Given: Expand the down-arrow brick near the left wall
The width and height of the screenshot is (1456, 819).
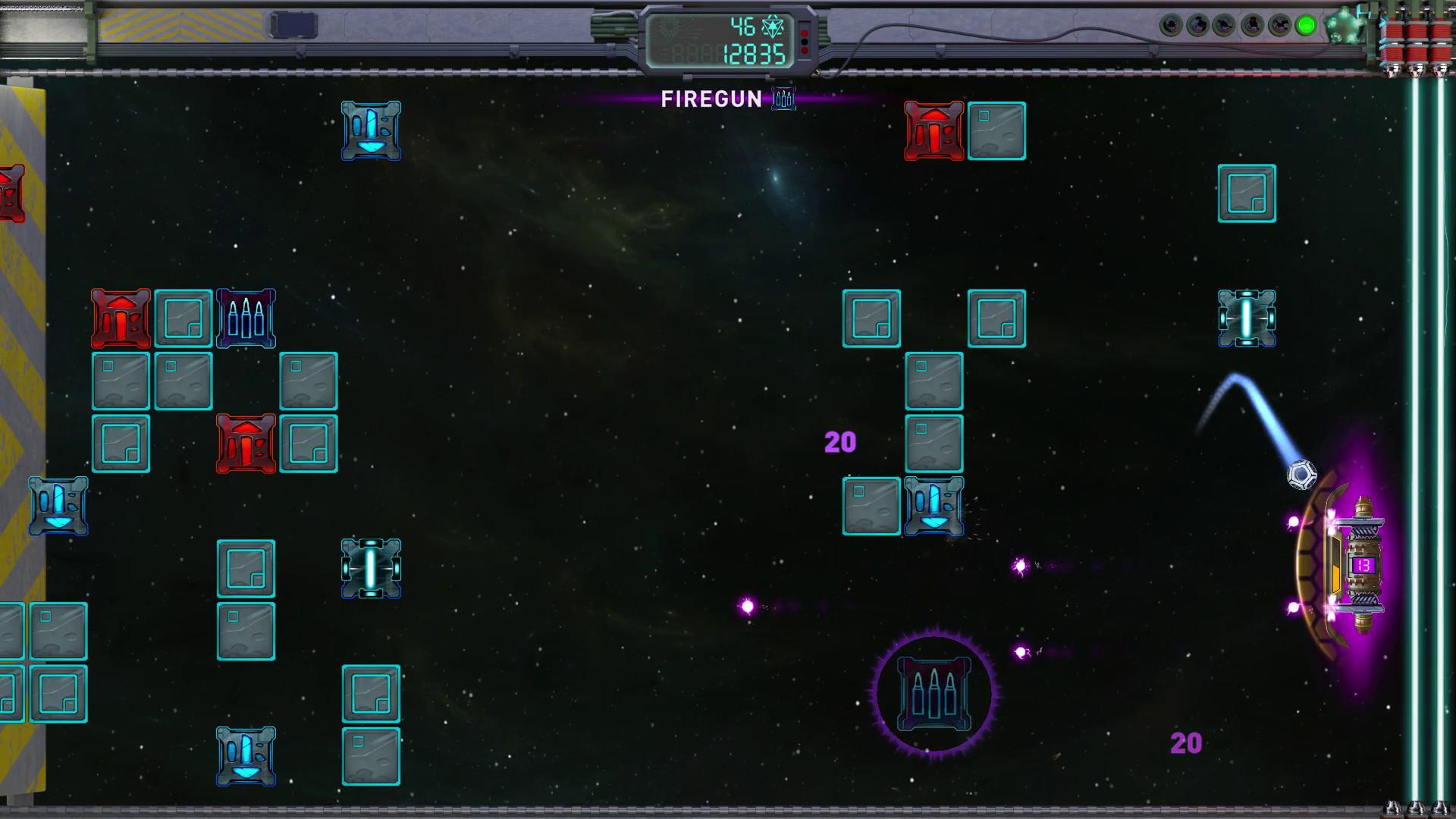Looking at the screenshot, I should pos(58,507).
